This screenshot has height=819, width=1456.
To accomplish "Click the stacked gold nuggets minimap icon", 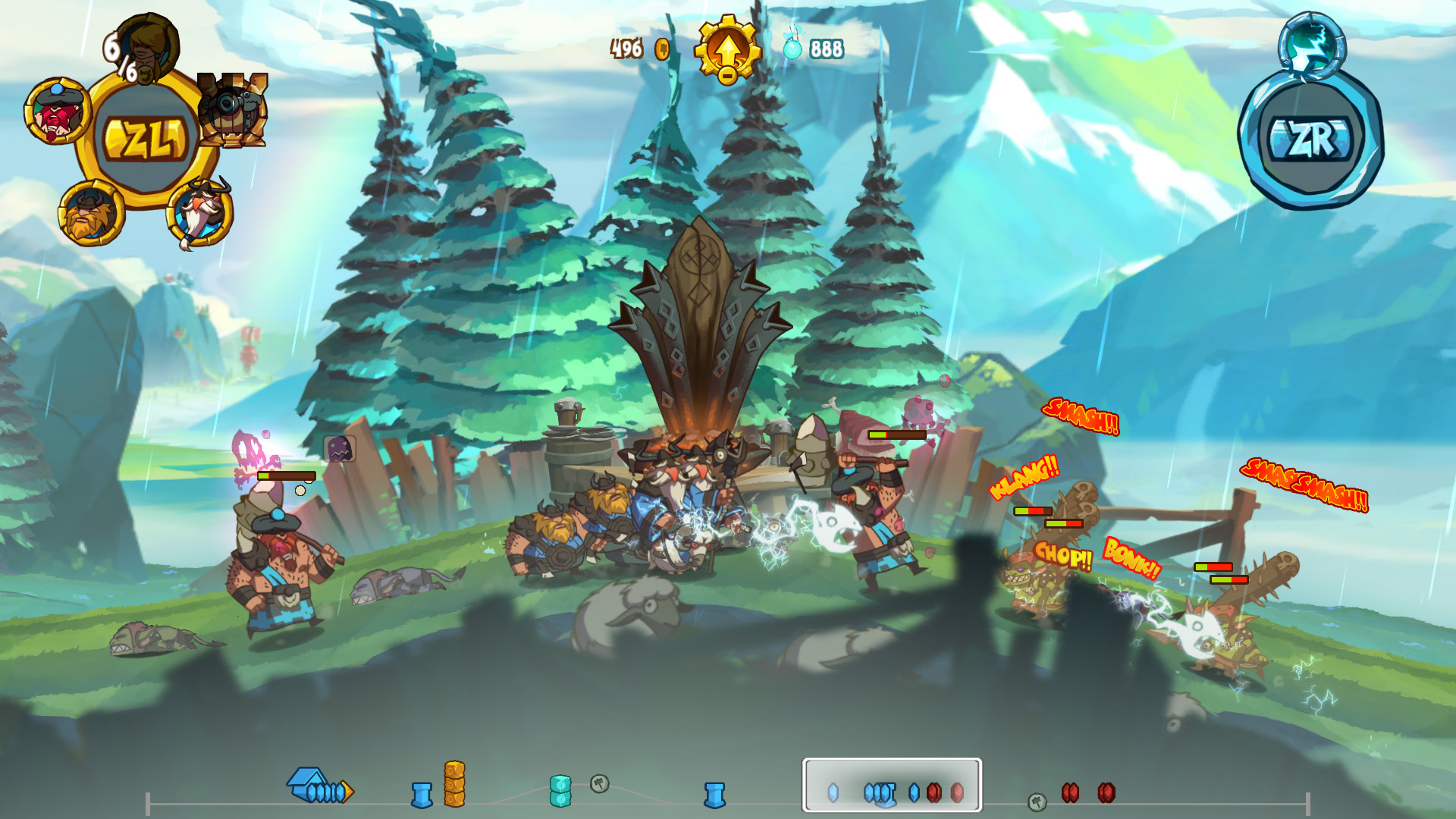I will click(x=455, y=785).
